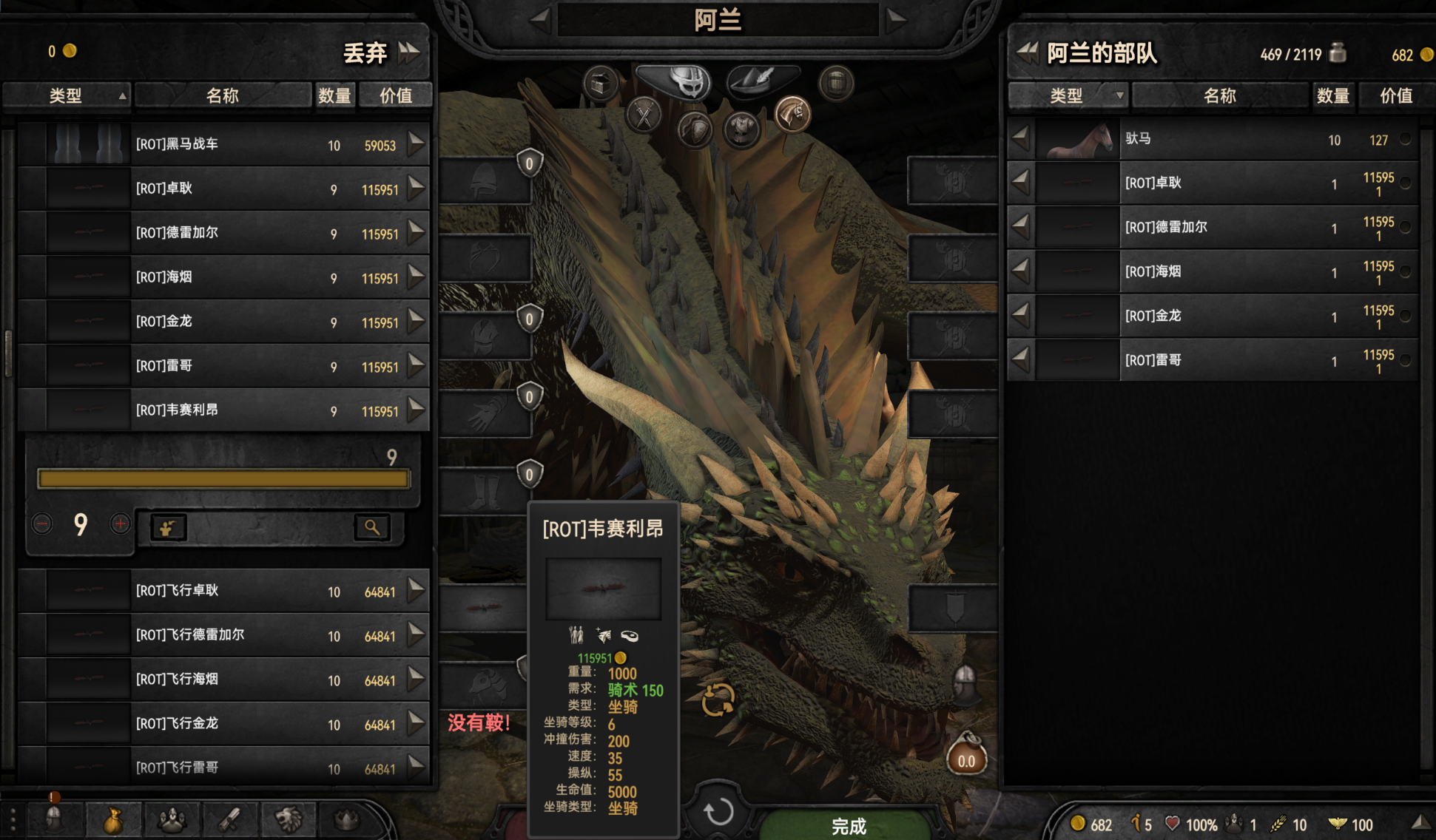Viewport: 1436px width, 840px height.
Task: Select the 驮马 pack horse row
Action: point(1221,139)
